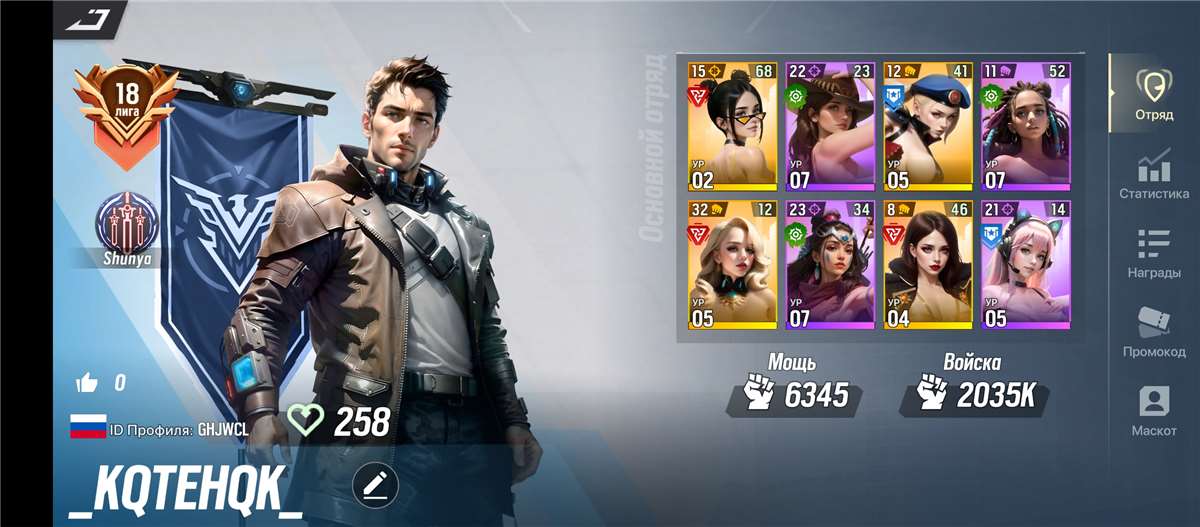Choose the dark-haired hero card level 04
Screen dimensions: 1200x527
click(928, 264)
